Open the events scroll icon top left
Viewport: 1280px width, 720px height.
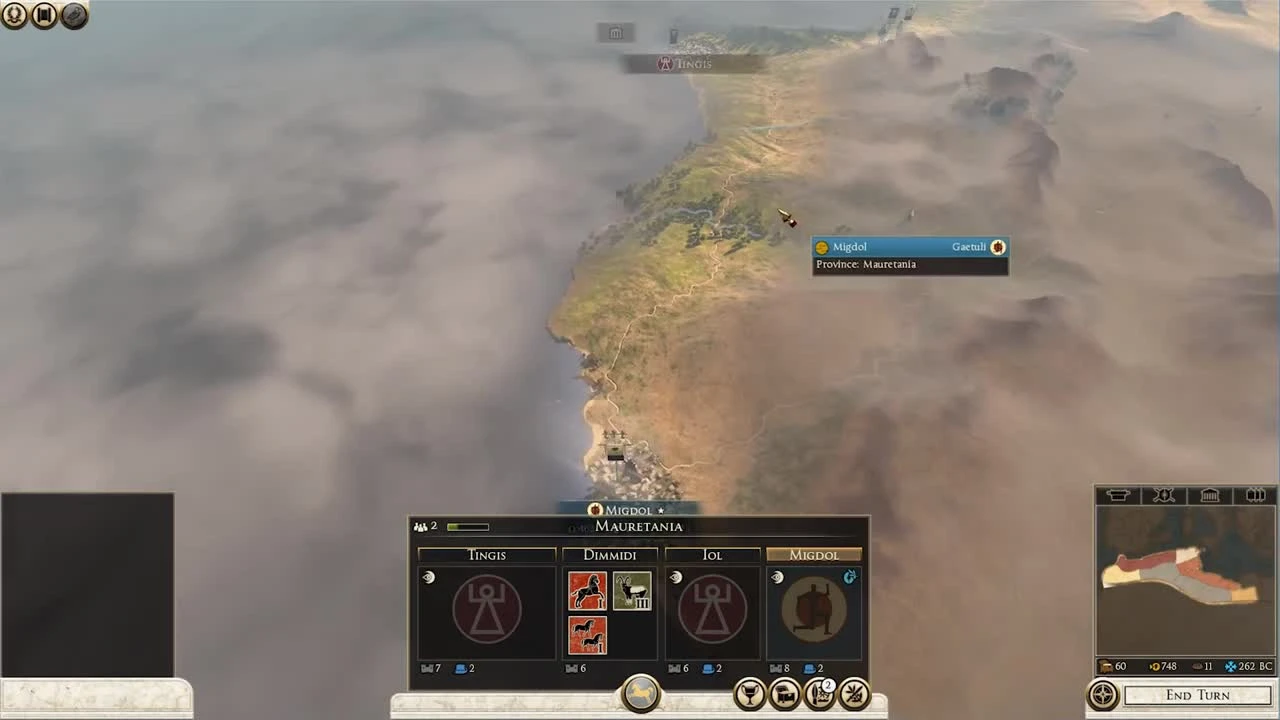click(44, 15)
